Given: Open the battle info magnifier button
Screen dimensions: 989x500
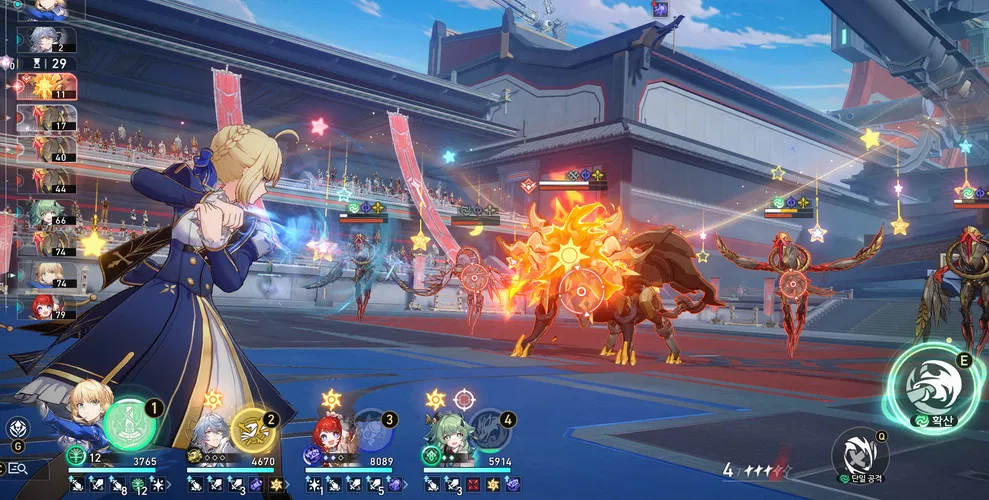Looking at the screenshot, I should coord(16,468).
